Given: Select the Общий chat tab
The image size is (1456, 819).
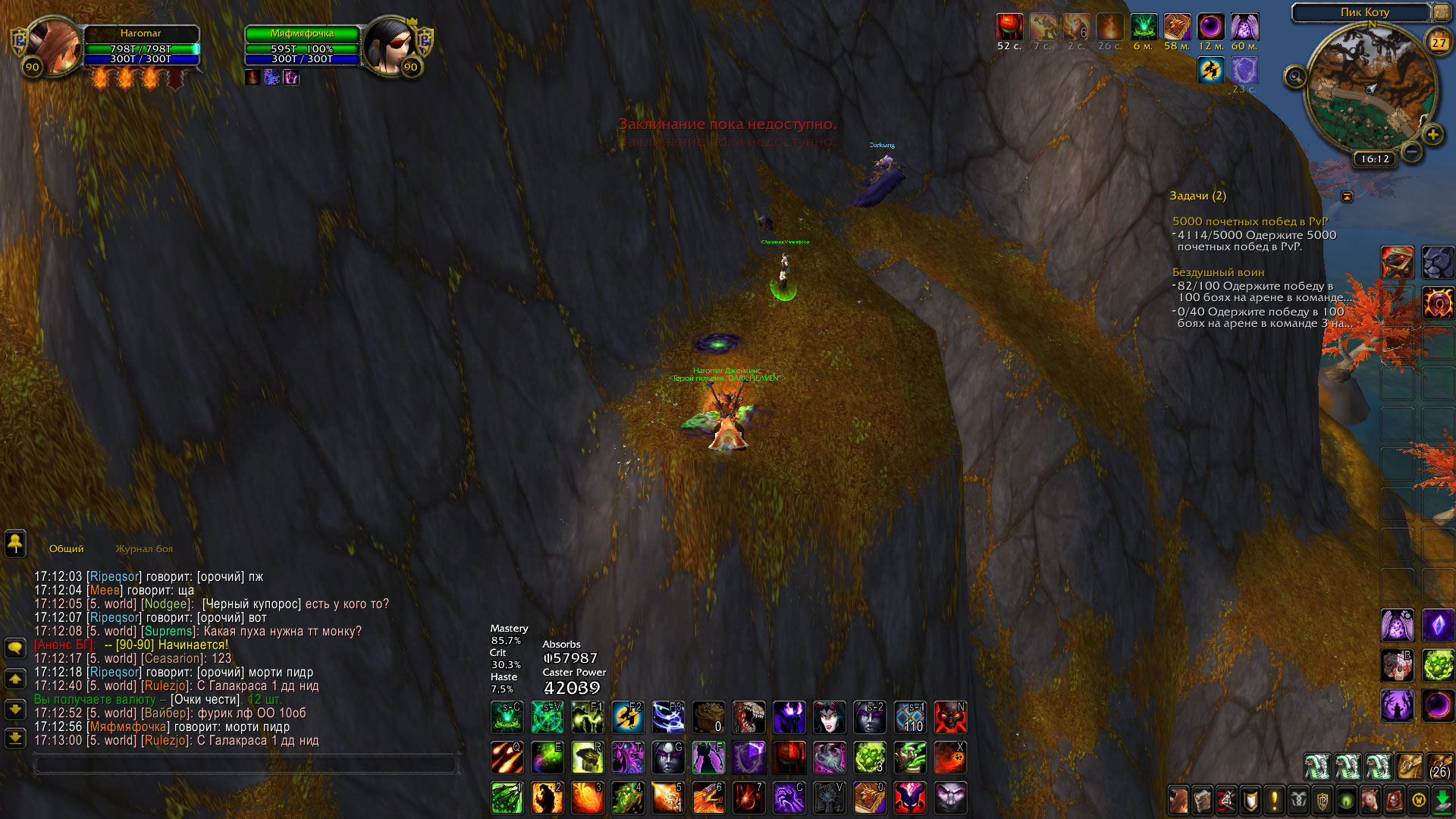Looking at the screenshot, I should point(67,549).
